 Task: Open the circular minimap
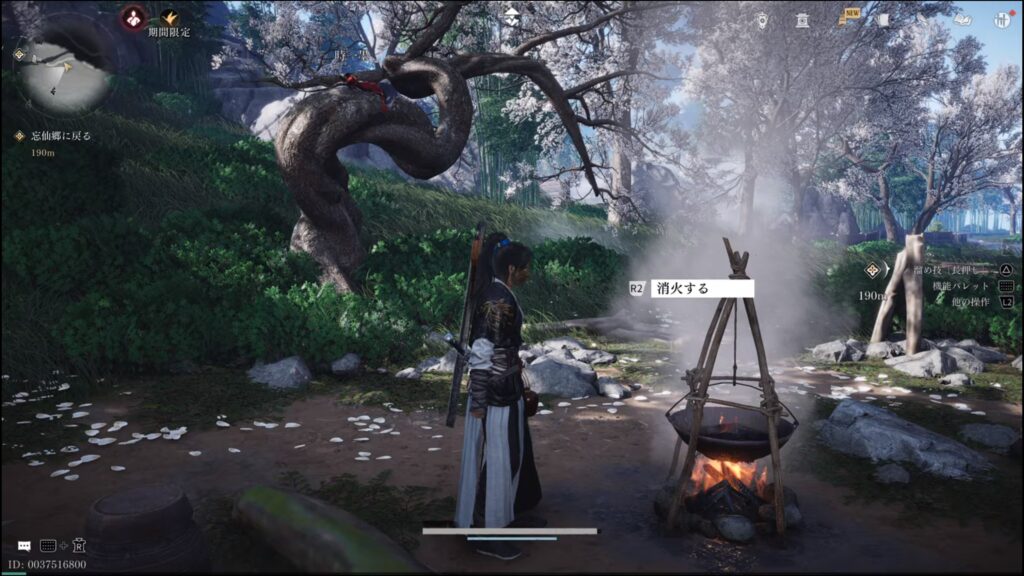tap(67, 72)
